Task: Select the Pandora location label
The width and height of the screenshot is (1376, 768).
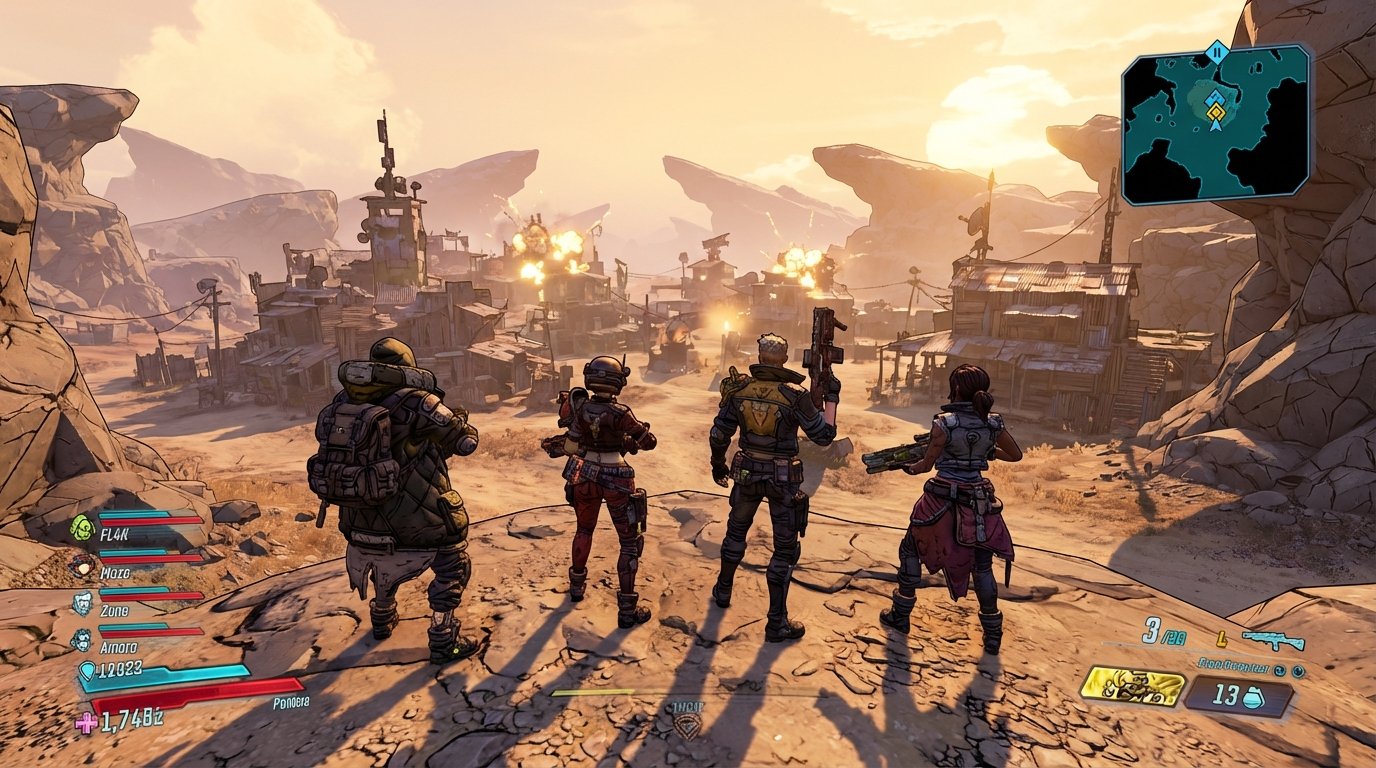Action: click(291, 701)
